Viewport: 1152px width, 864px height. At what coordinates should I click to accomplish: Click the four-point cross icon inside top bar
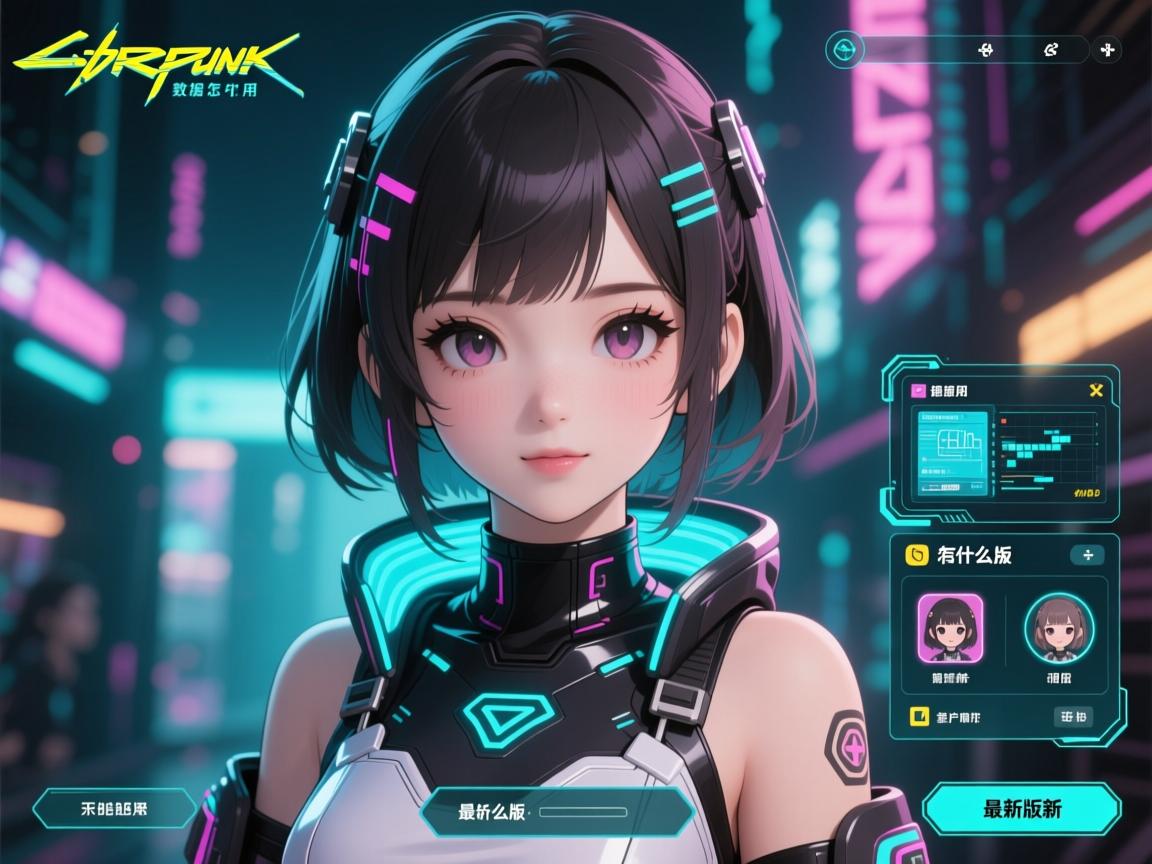coord(984,49)
